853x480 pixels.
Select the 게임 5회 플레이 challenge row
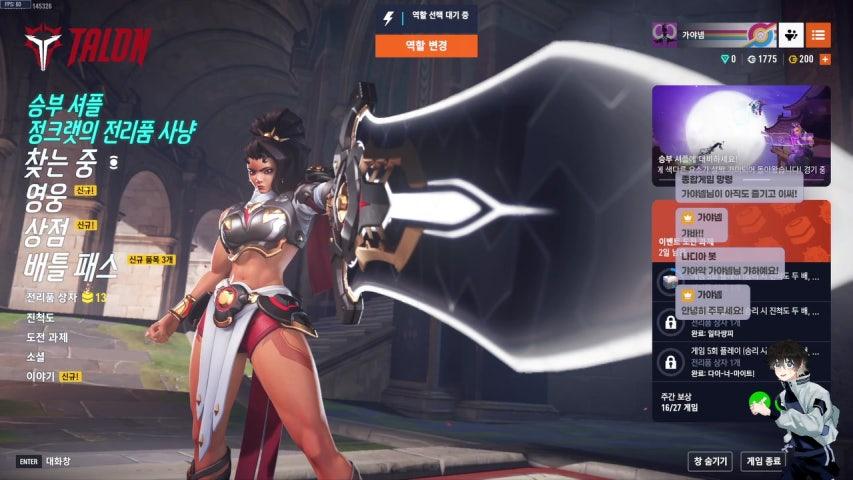coord(741,360)
